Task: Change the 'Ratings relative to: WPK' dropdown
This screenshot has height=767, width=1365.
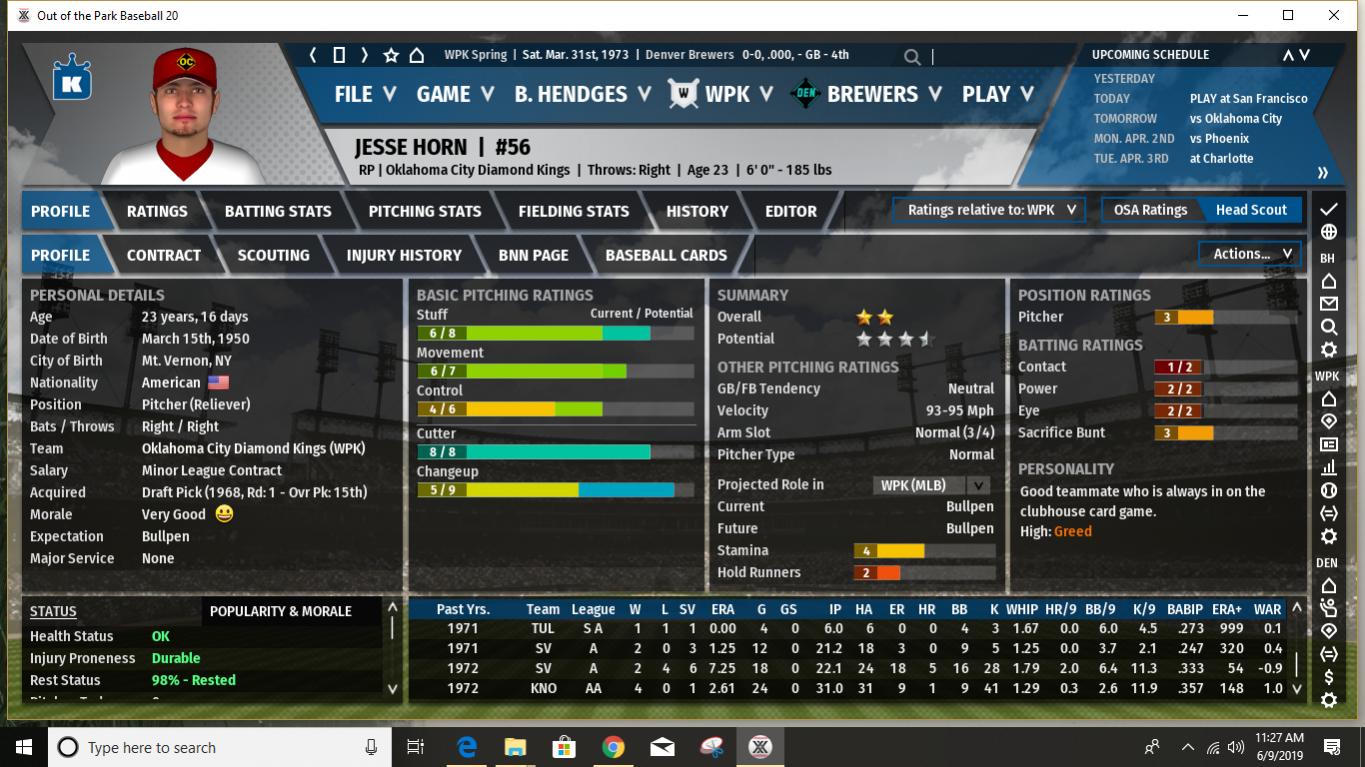Action: pyautogui.click(x=990, y=210)
